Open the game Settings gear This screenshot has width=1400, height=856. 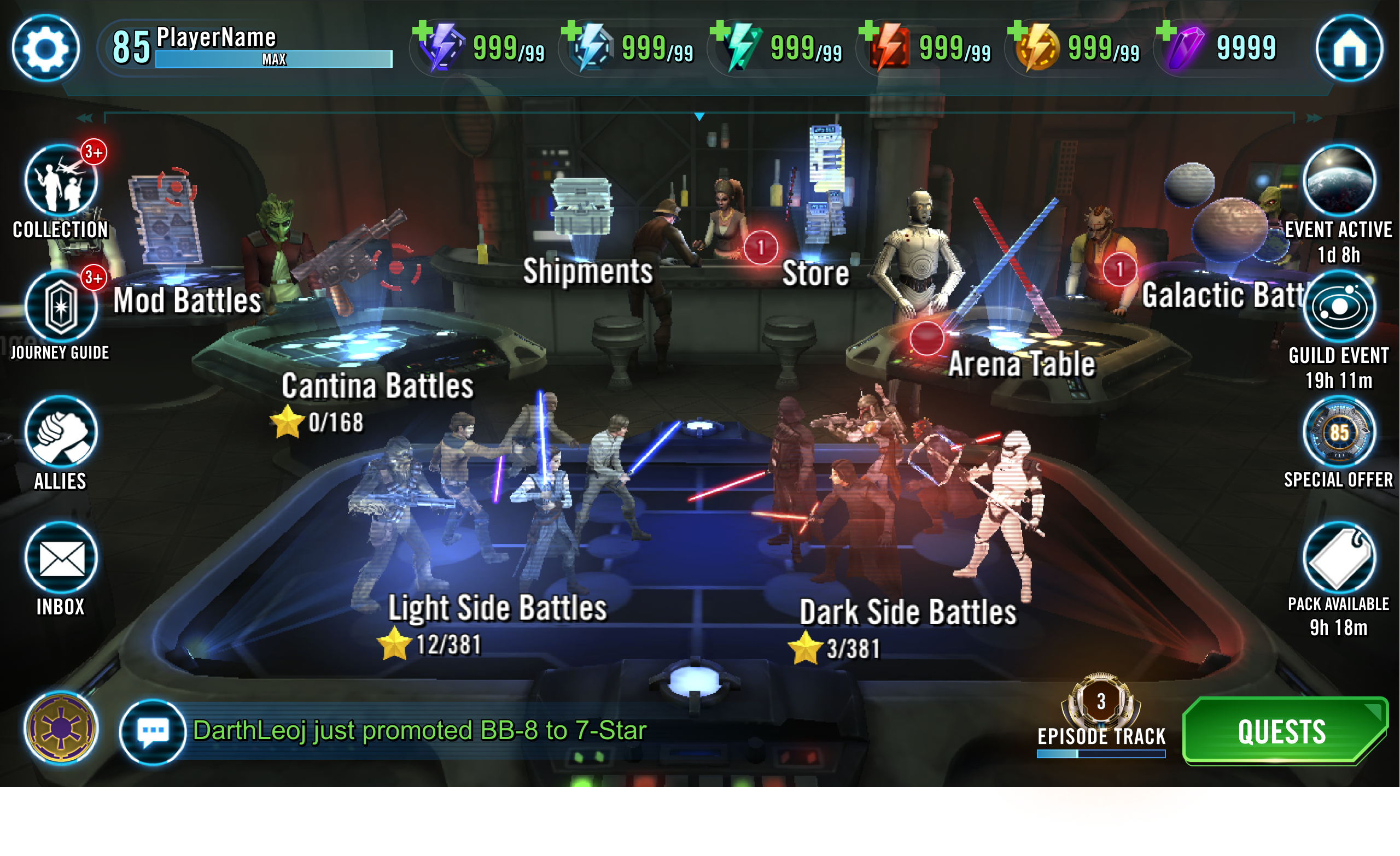click(45, 48)
